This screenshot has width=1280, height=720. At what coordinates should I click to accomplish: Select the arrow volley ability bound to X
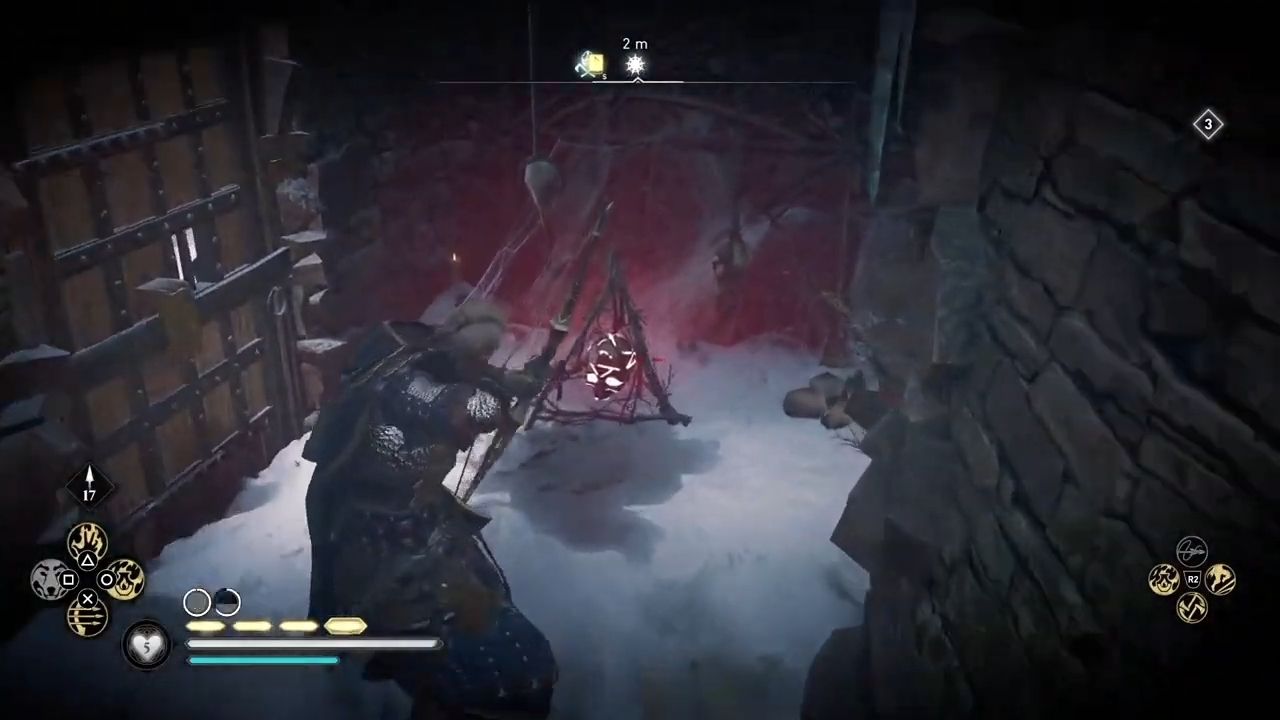click(x=86, y=613)
